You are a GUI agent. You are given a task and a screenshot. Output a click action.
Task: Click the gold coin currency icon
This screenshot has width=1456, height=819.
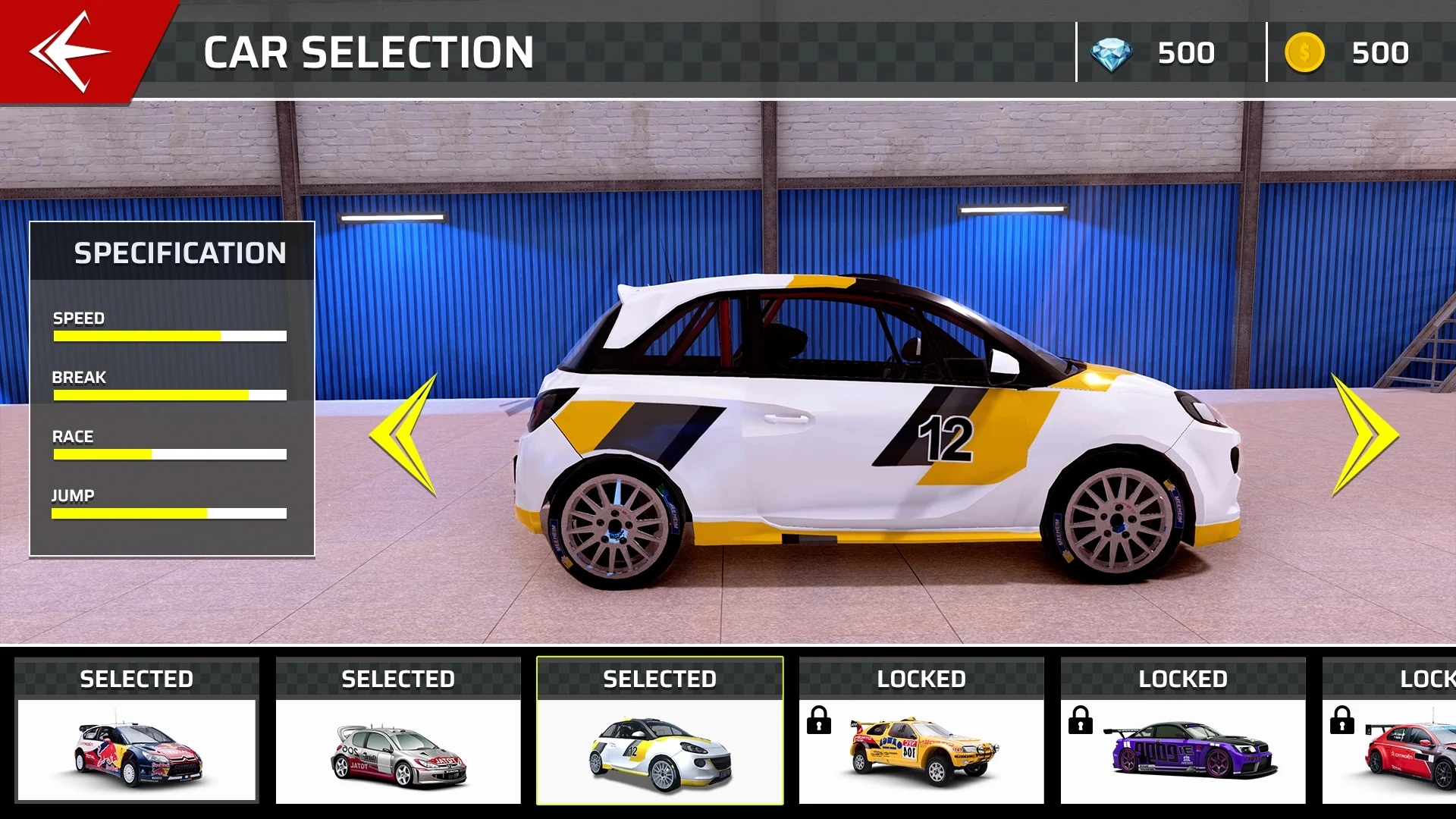click(x=1304, y=53)
